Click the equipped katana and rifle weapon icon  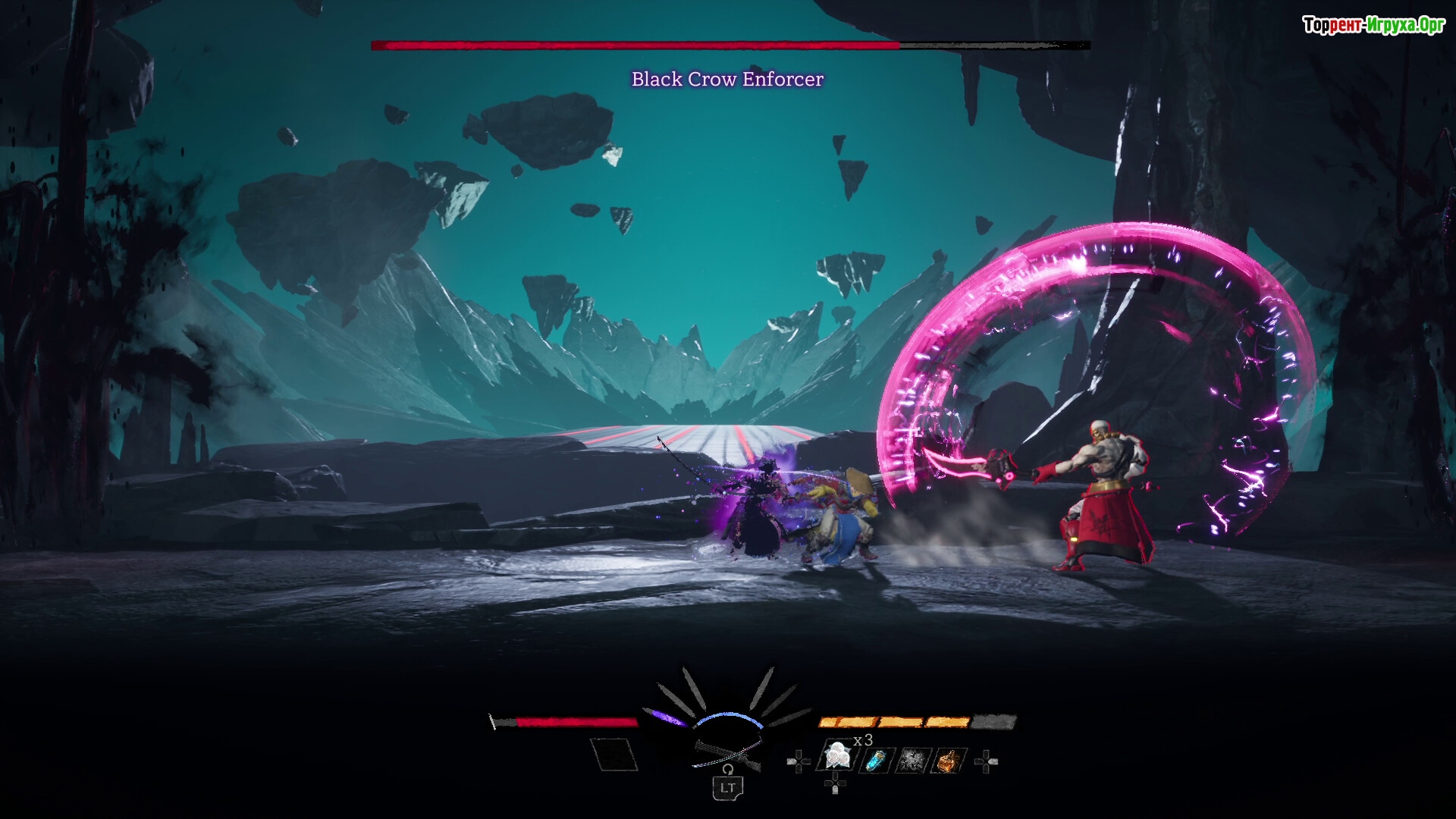click(726, 752)
